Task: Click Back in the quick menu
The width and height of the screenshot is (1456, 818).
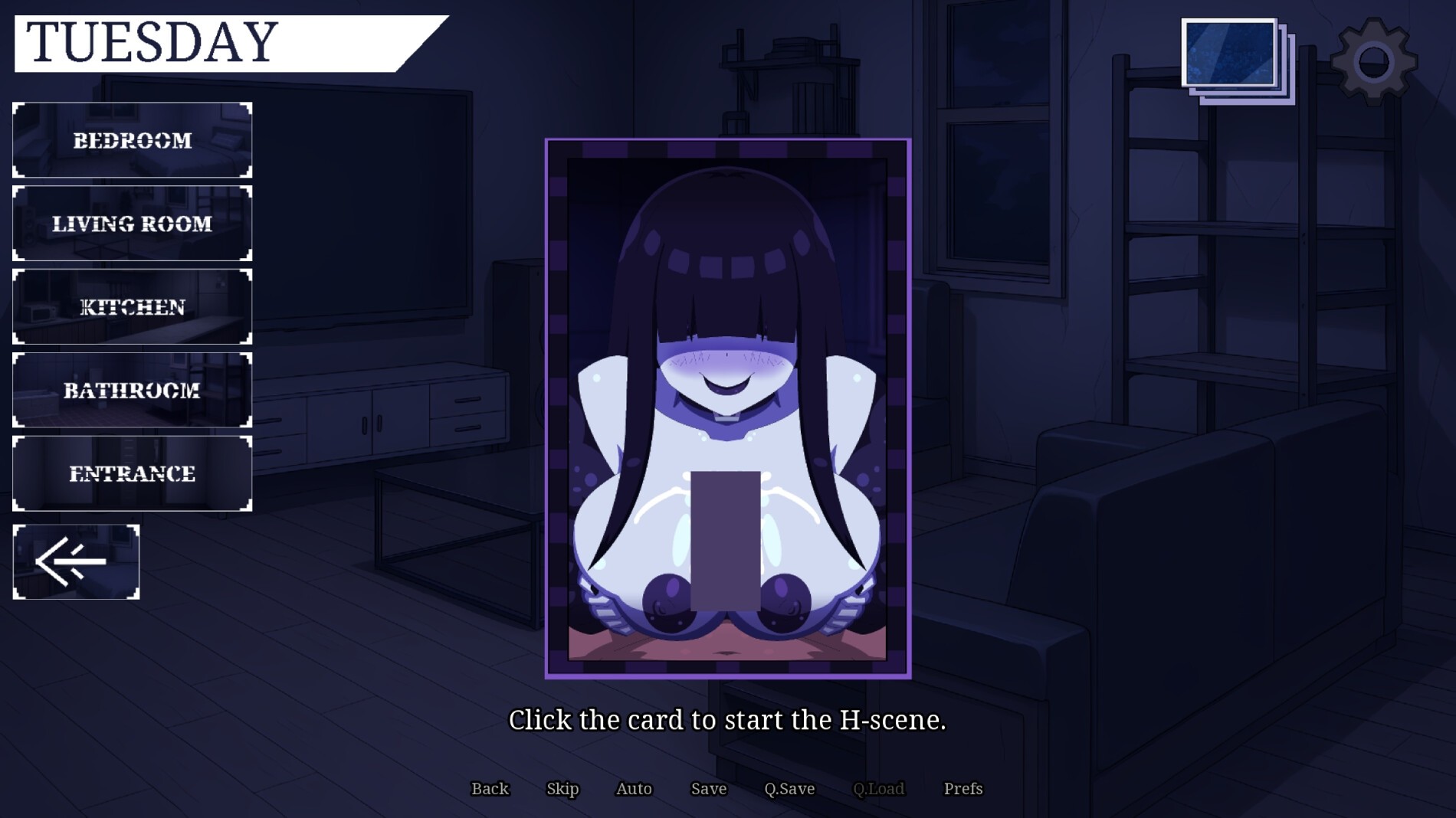Action: click(x=490, y=789)
